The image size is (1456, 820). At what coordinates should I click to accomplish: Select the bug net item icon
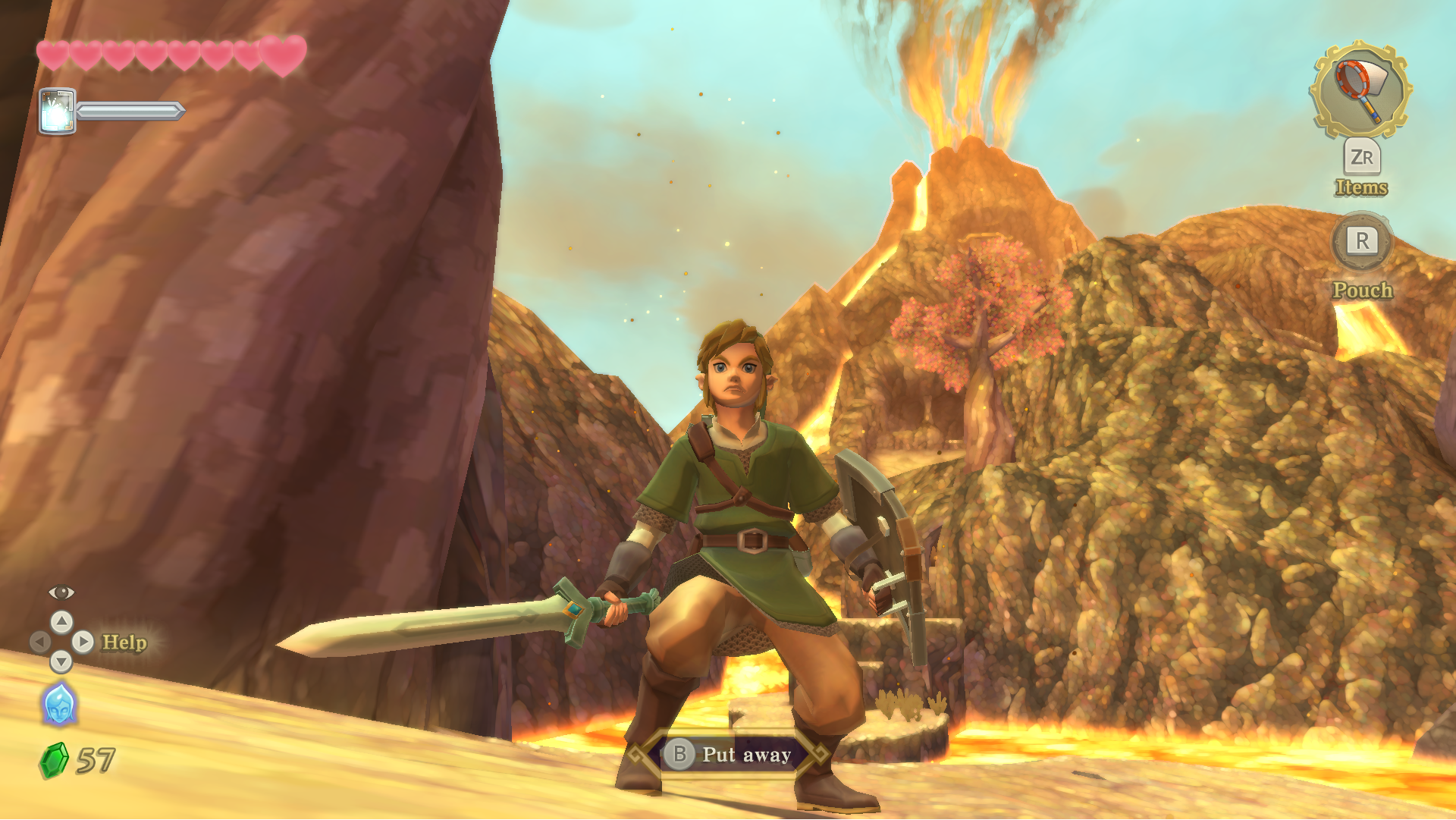click(x=1360, y=90)
